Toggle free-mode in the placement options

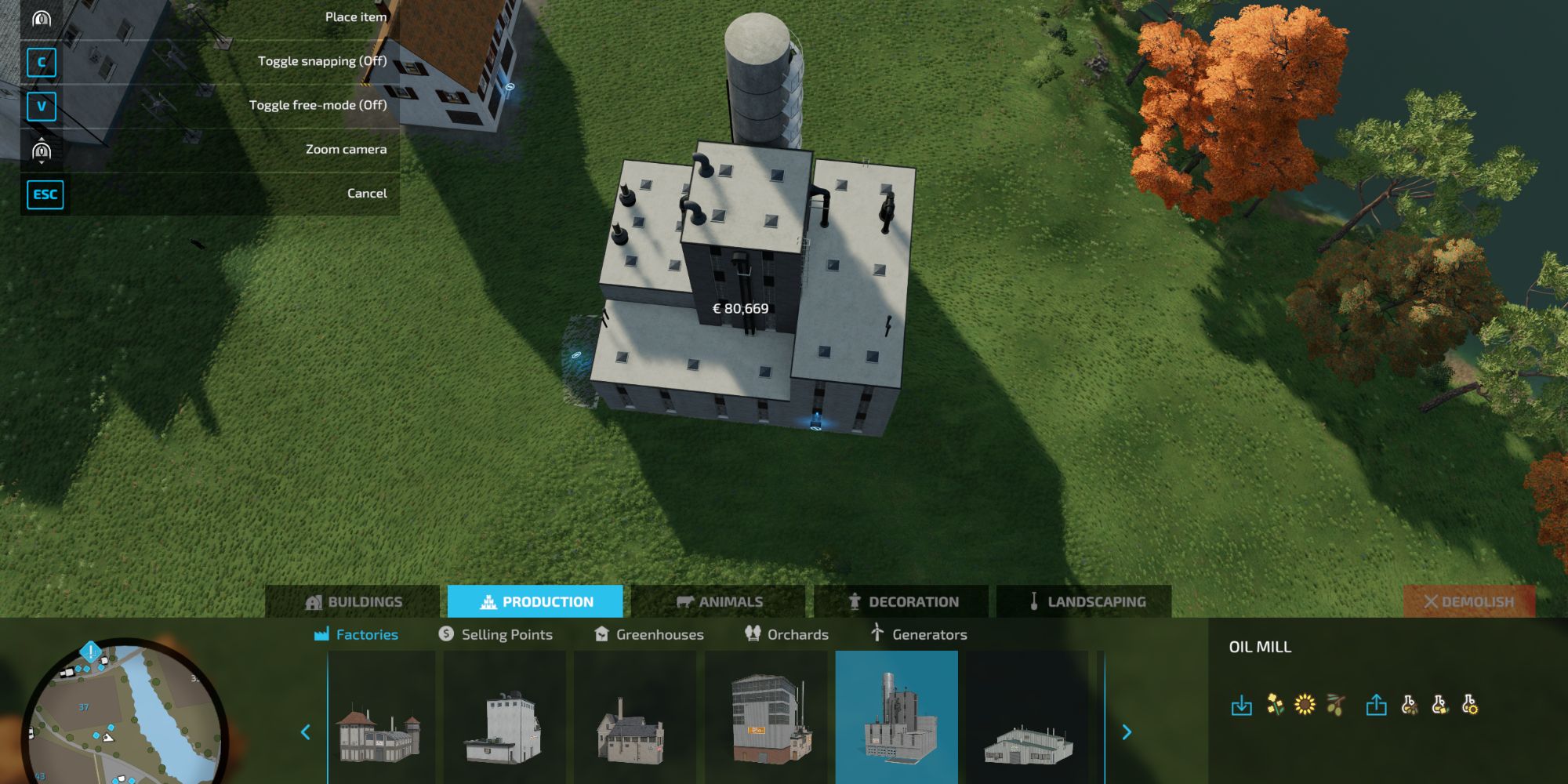tap(317, 104)
